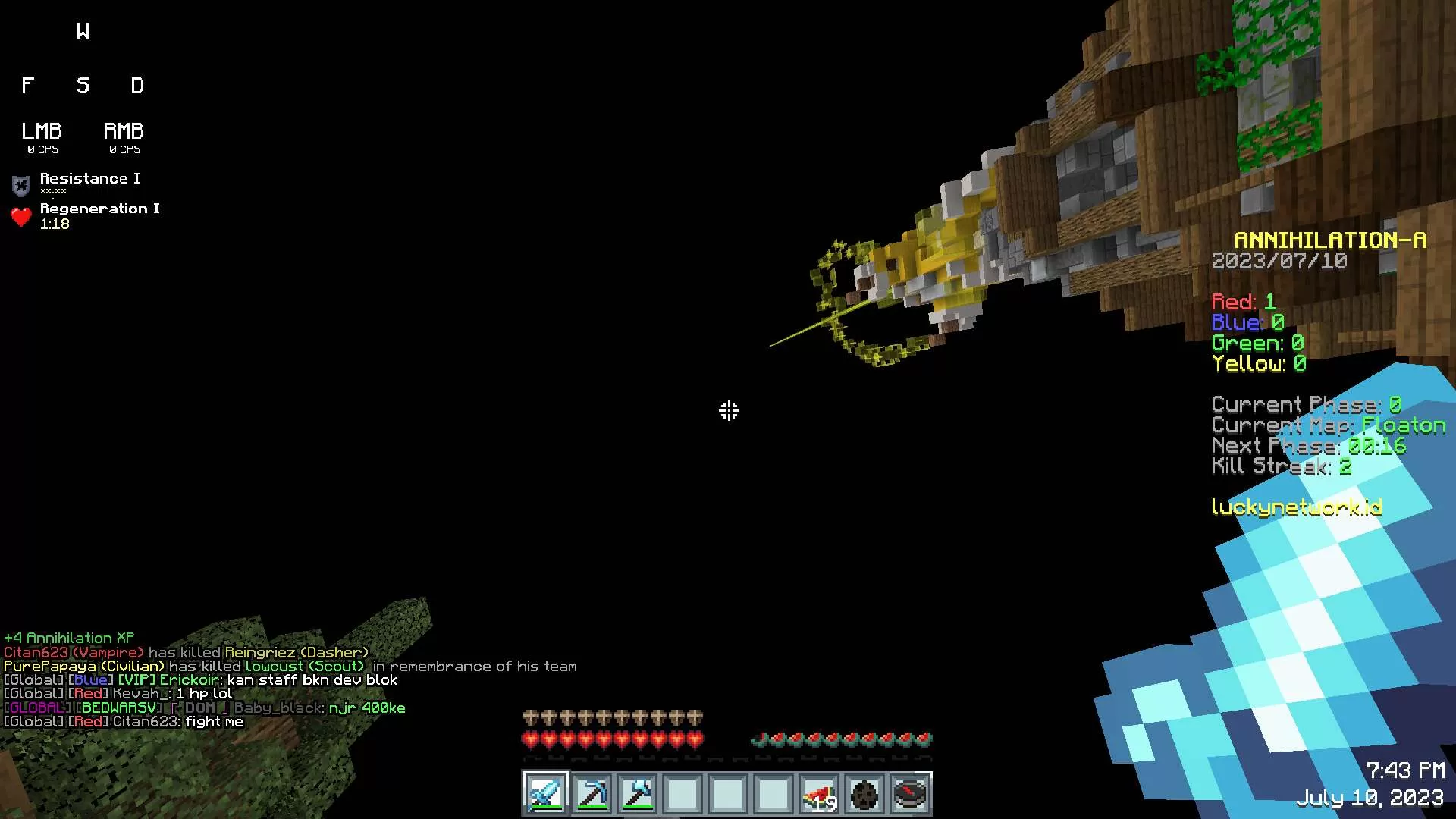Image resolution: width=1456 pixels, height=819 pixels.
Task: Select the diamond pickaxe hotbar slot
Action: (x=591, y=794)
